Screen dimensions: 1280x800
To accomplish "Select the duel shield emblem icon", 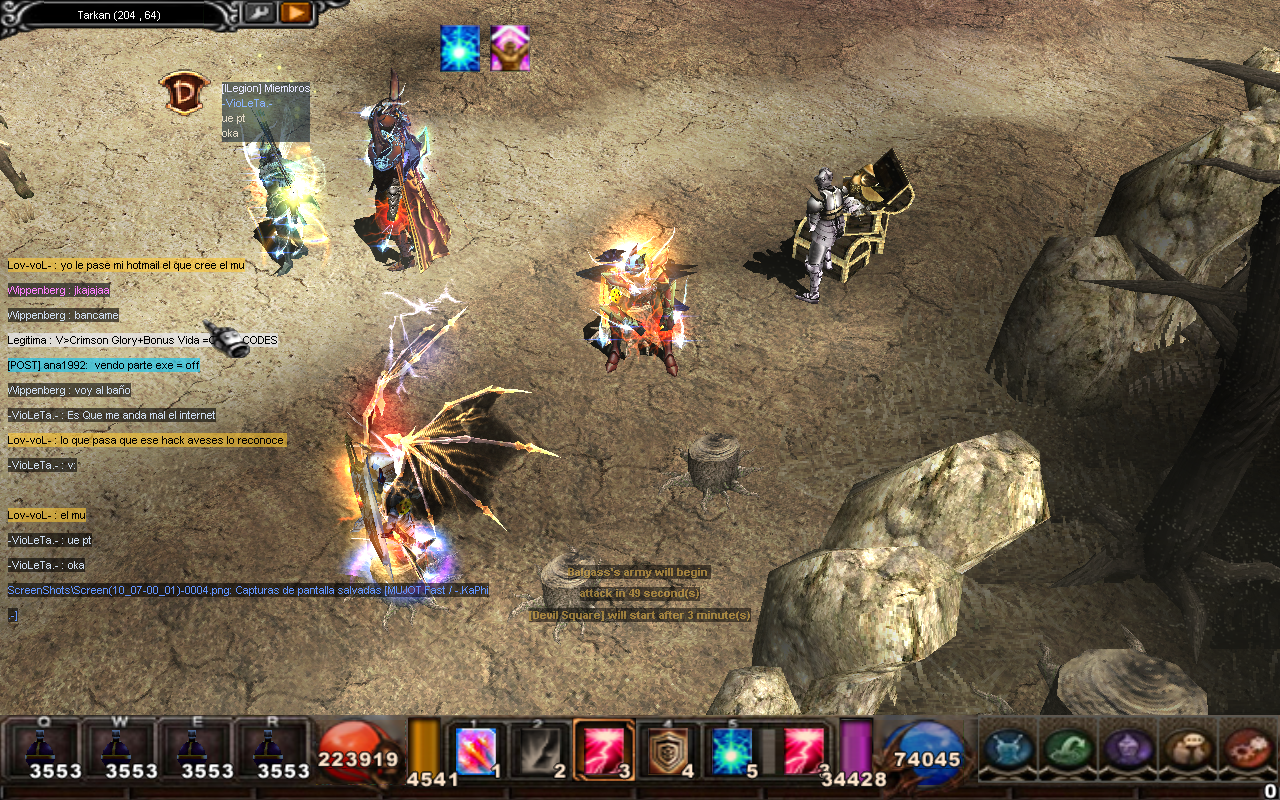I will click(x=184, y=93).
